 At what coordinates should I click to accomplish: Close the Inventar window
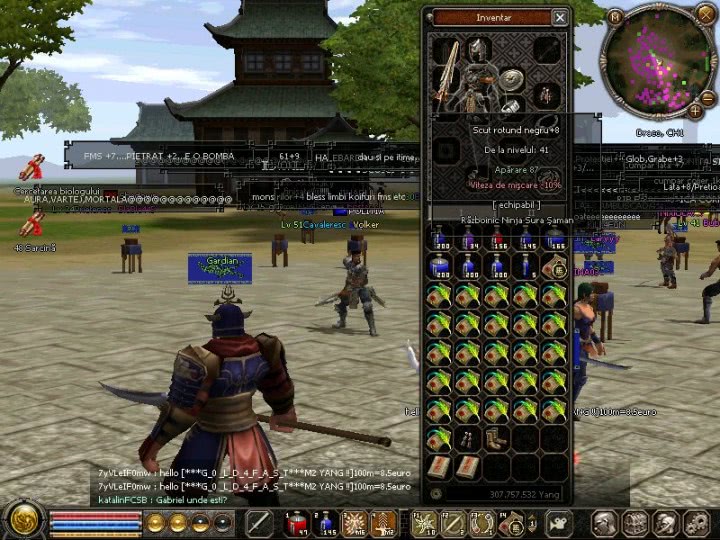(560, 17)
